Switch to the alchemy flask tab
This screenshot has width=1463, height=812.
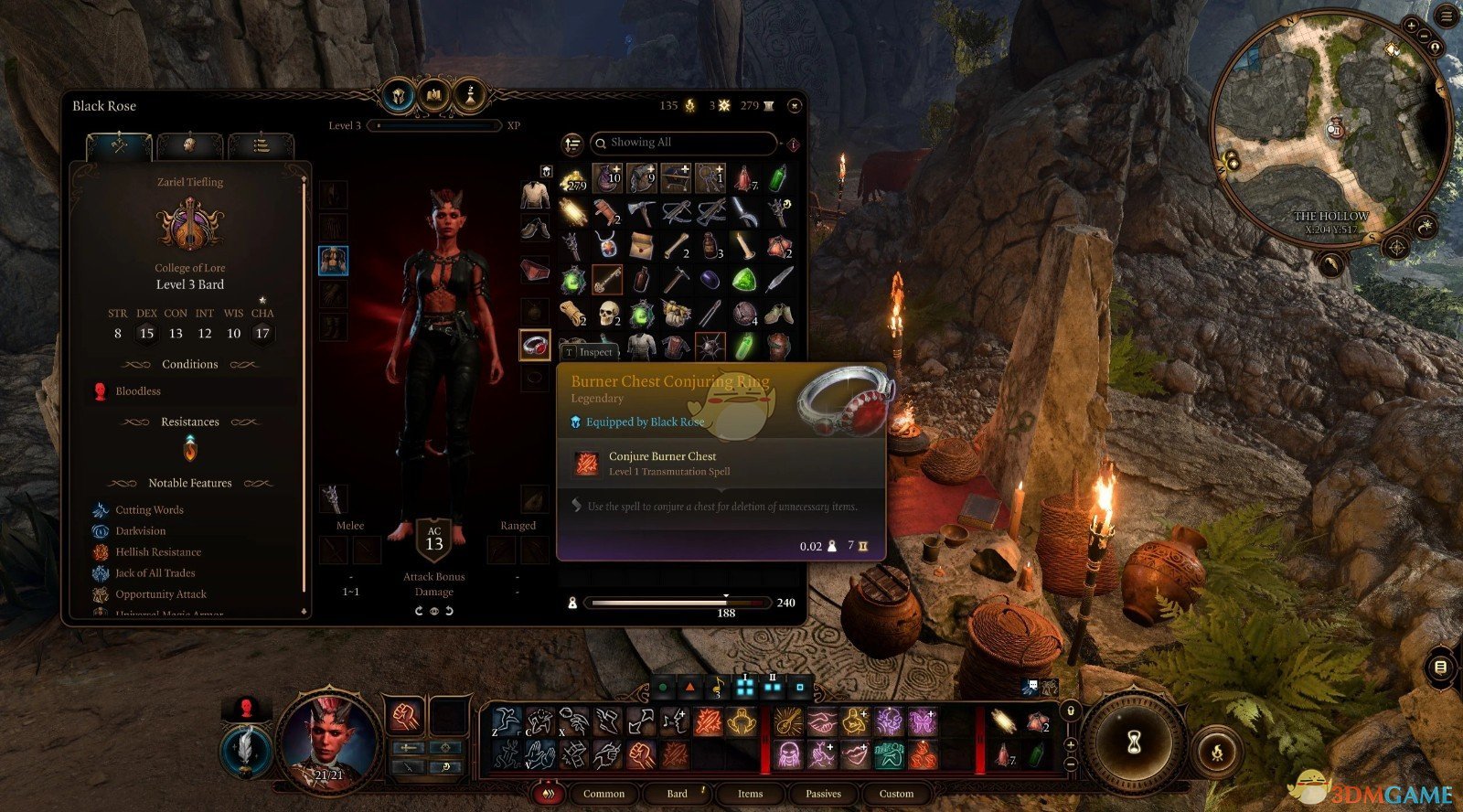click(470, 94)
